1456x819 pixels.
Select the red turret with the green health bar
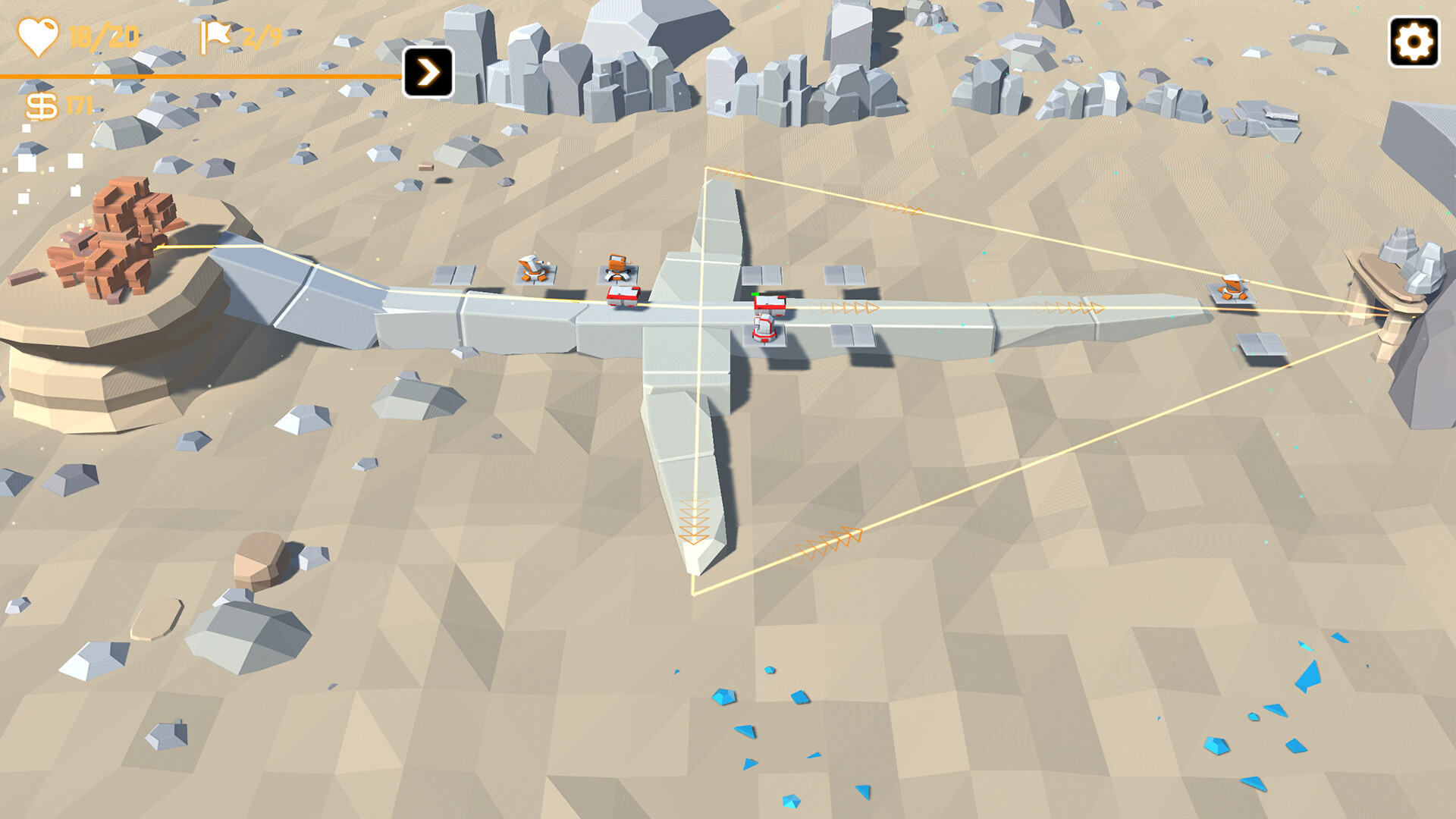[x=768, y=303]
